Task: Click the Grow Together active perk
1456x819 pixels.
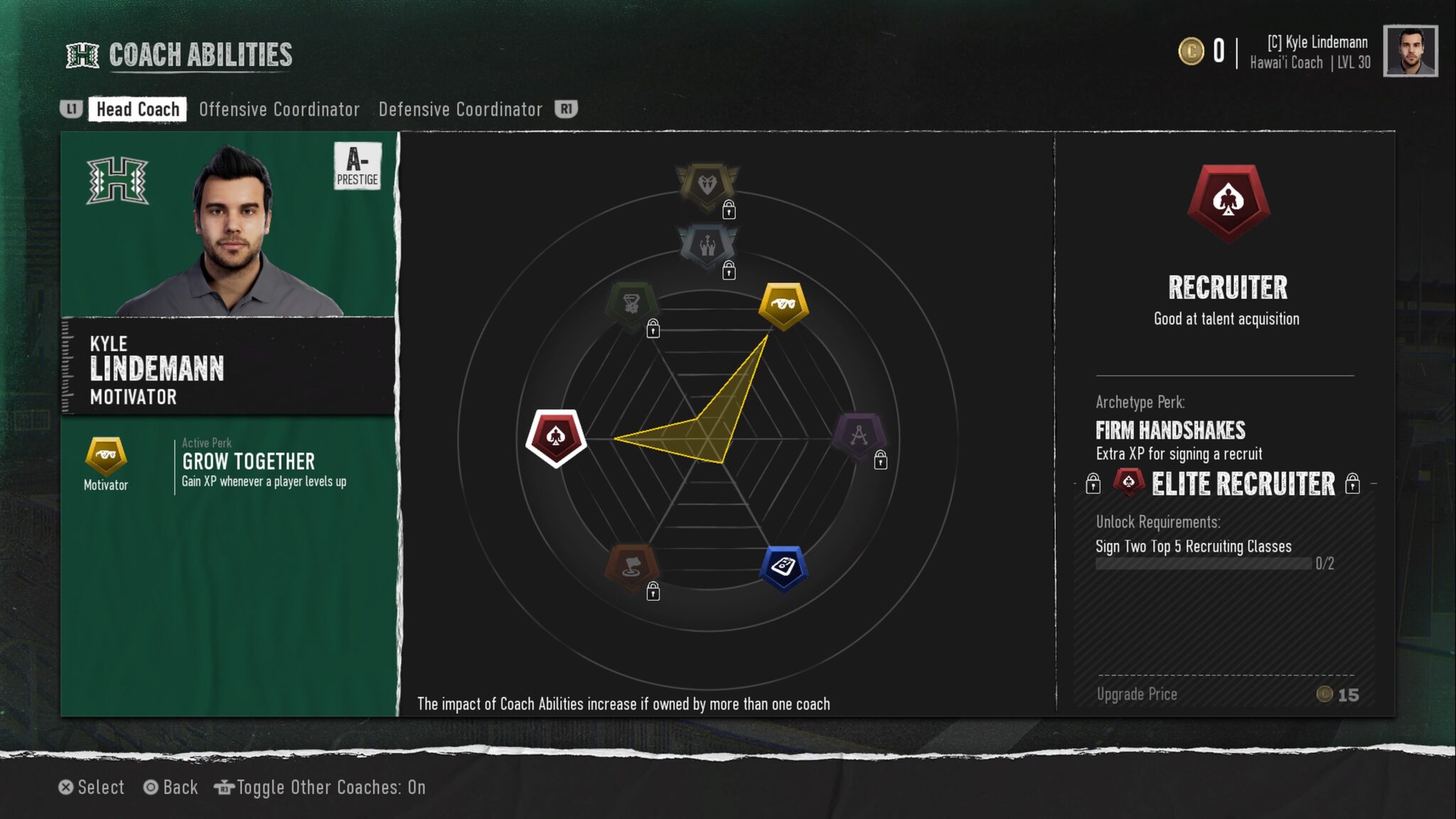Action: [x=248, y=463]
